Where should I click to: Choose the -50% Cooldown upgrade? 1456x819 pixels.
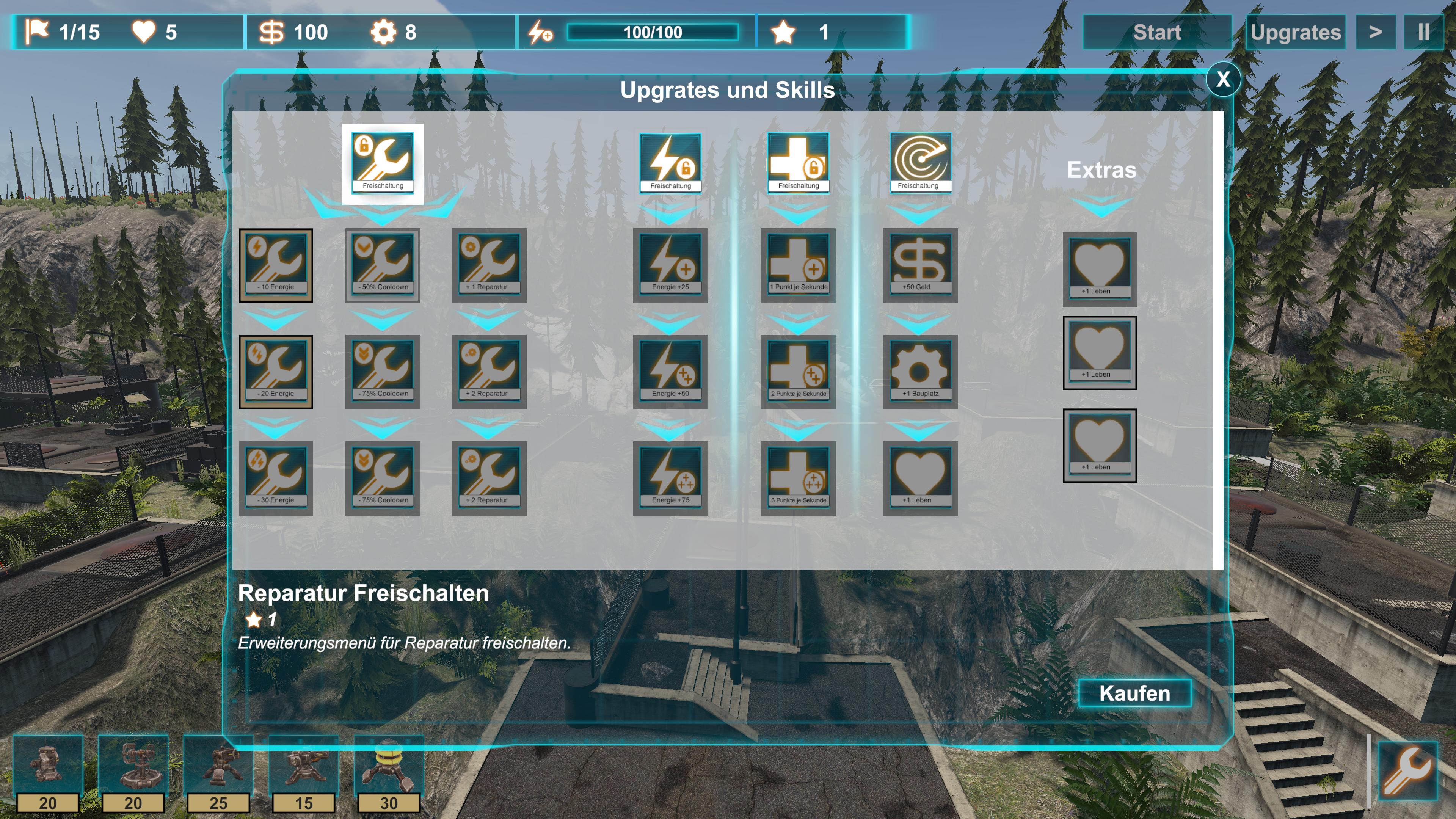(383, 265)
